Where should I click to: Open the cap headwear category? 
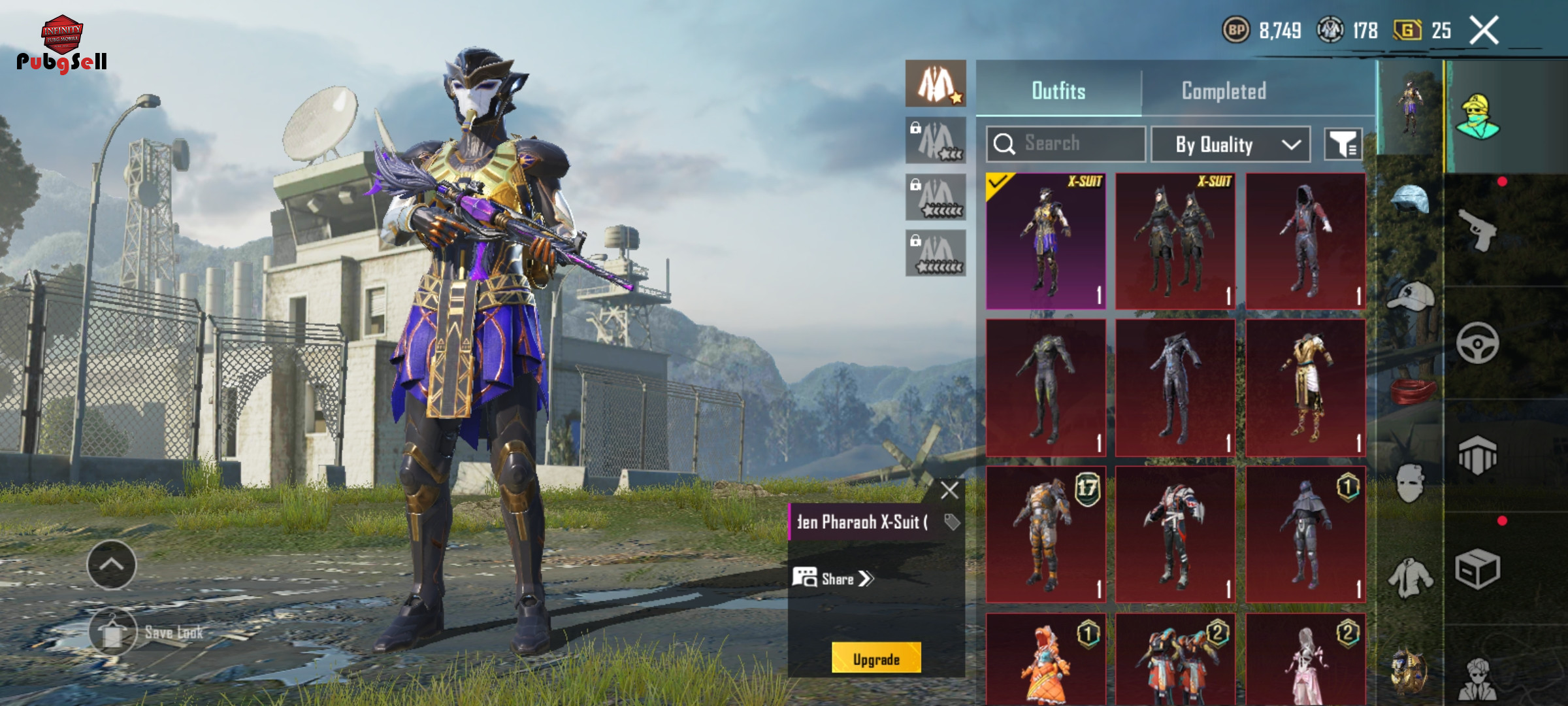[x=1410, y=297]
